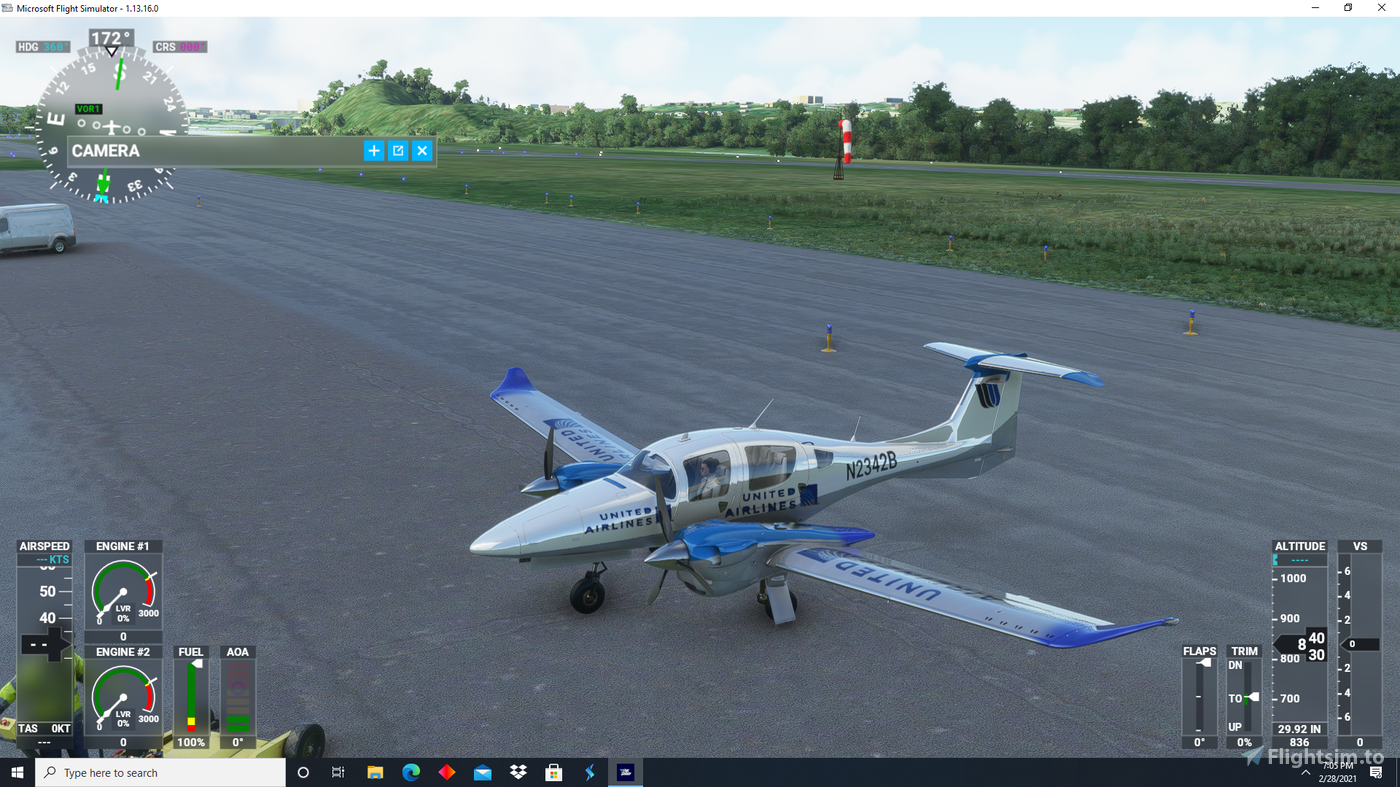Click the ENGINE #1 RPM gauge
Viewport: 1400px width, 787px height.
(x=123, y=590)
